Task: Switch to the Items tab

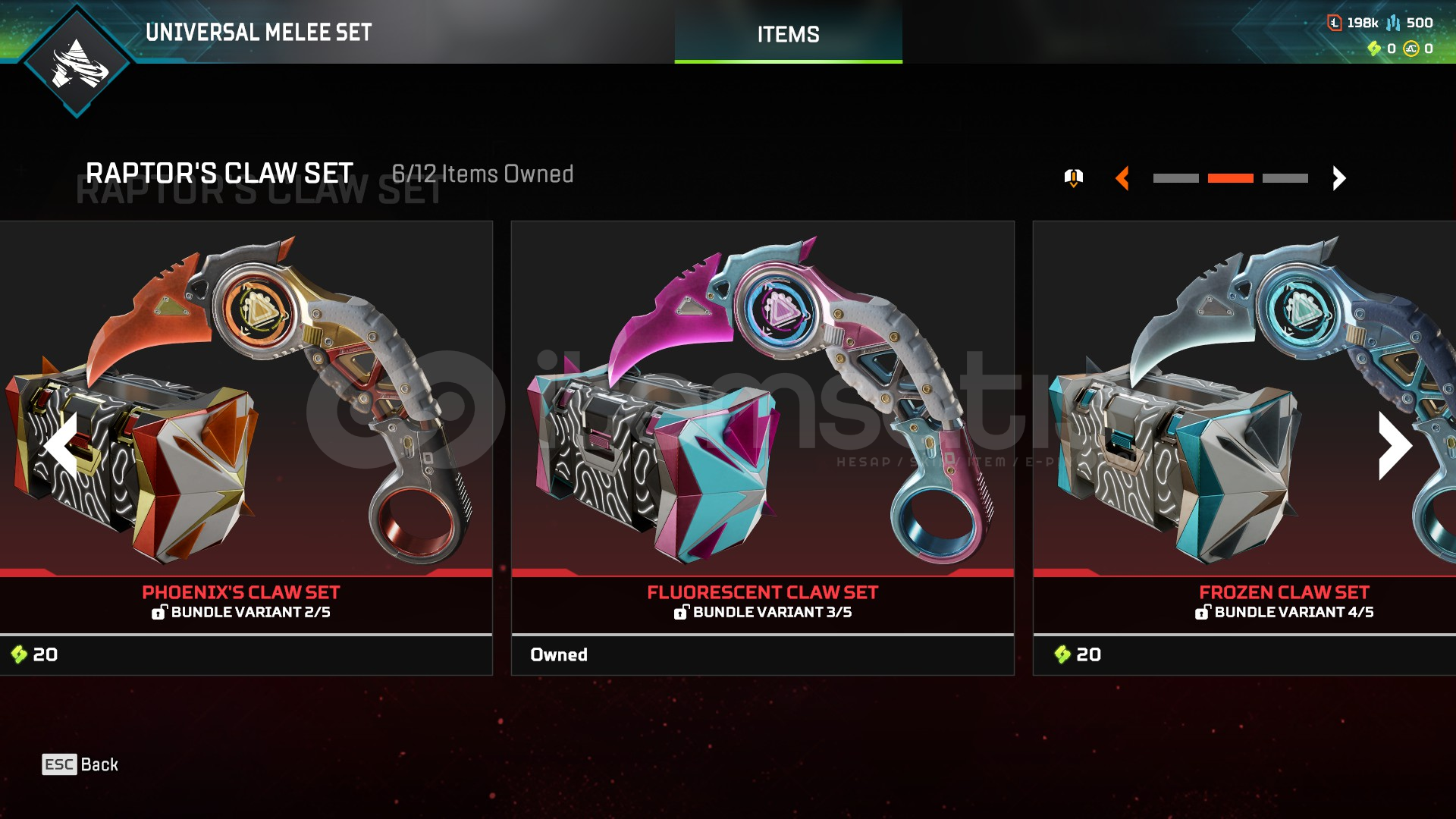Action: pyautogui.click(x=788, y=34)
